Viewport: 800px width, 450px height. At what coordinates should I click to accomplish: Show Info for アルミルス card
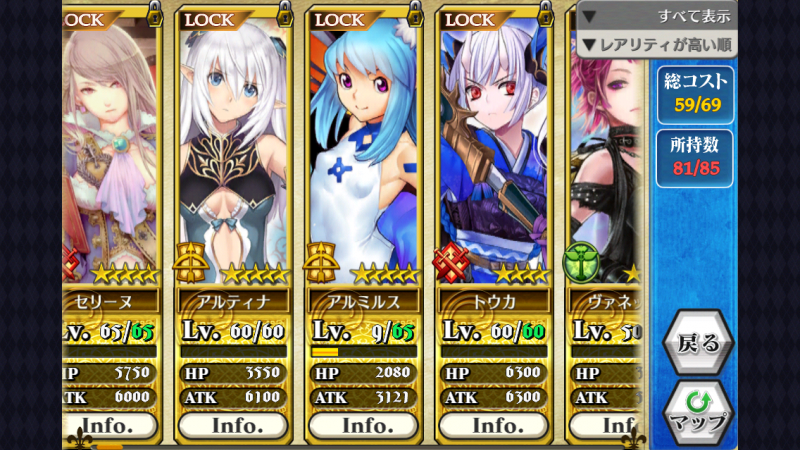(365, 425)
